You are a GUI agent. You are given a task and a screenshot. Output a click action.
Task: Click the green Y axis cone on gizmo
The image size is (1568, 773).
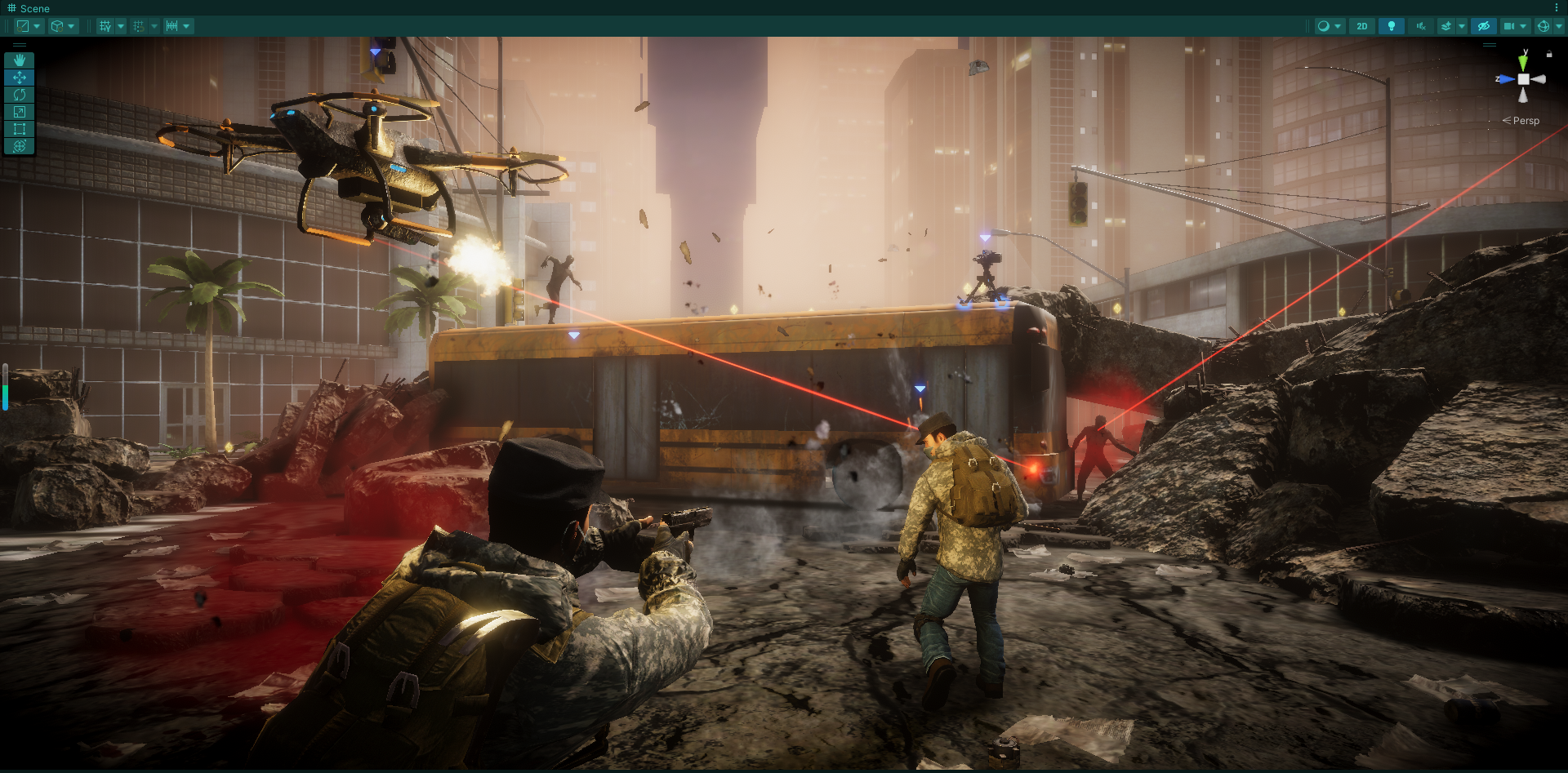pyautogui.click(x=1523, y=63)
